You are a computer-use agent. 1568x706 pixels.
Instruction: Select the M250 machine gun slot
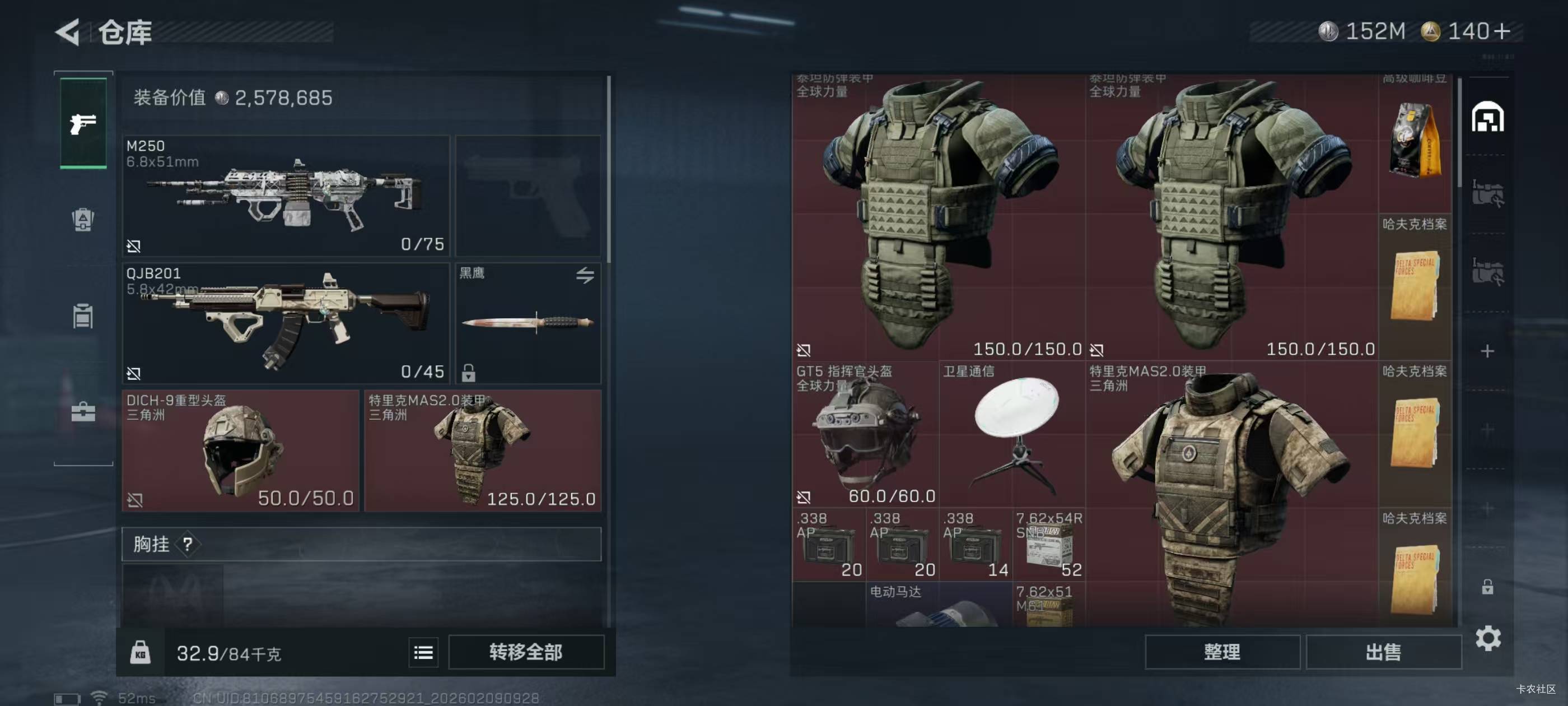286,195
